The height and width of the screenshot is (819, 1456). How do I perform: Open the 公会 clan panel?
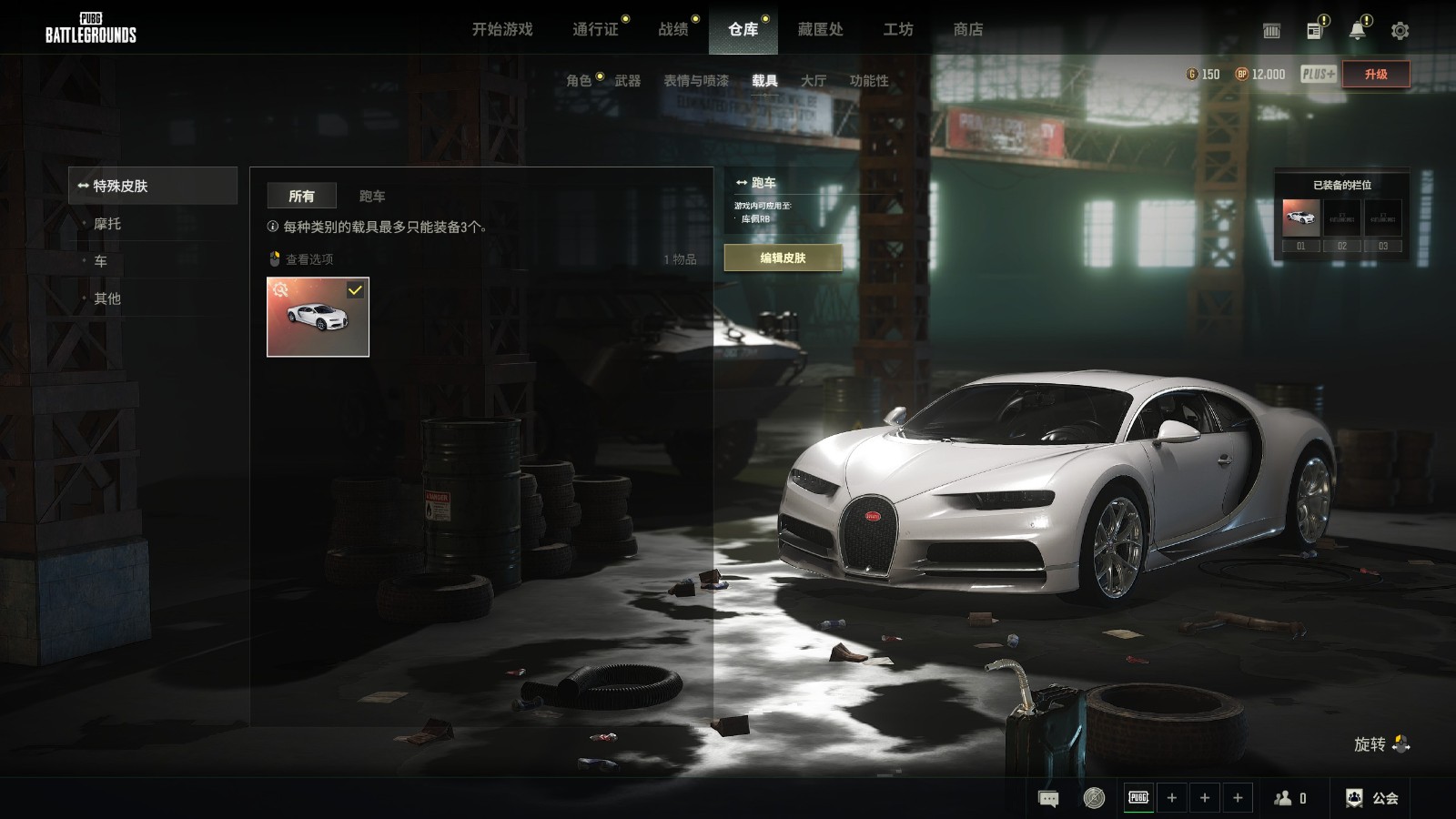tap(1372, 798)
